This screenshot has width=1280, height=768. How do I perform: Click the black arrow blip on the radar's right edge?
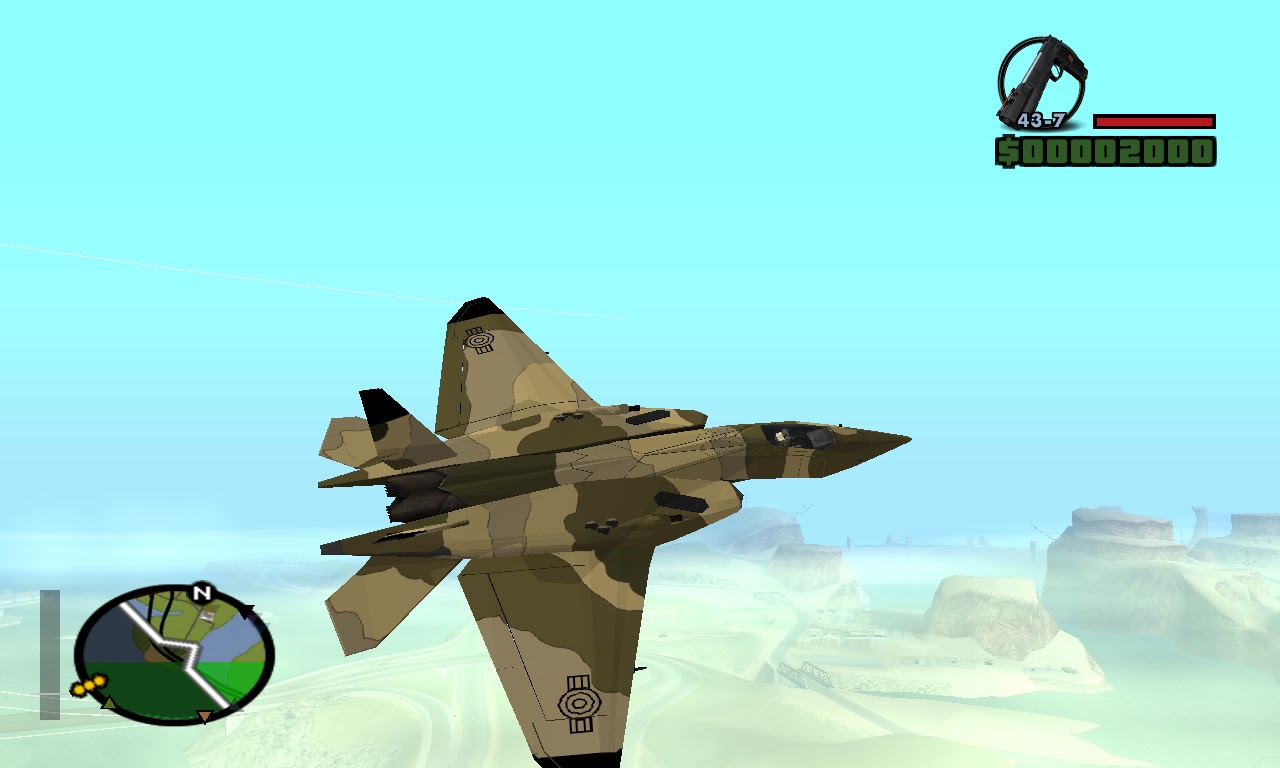[x=247, y=610]
